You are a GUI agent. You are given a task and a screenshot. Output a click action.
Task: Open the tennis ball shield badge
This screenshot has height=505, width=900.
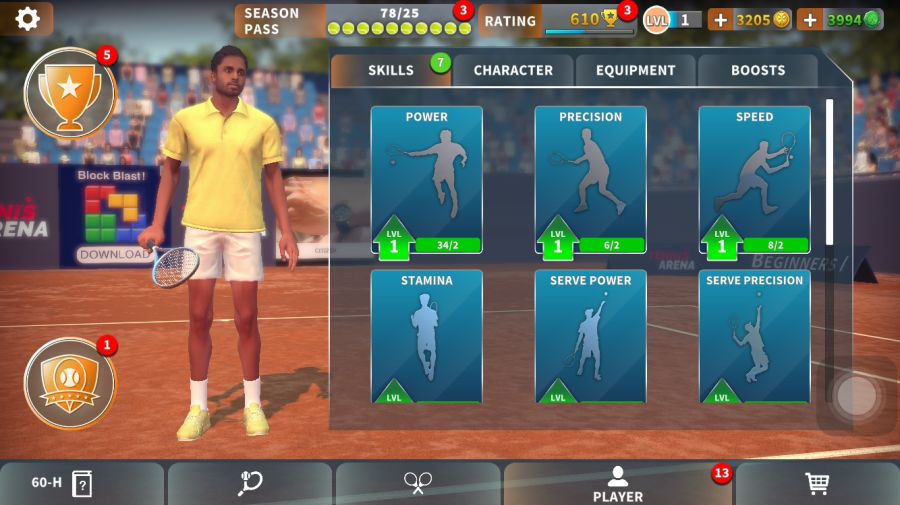(69, 382)
